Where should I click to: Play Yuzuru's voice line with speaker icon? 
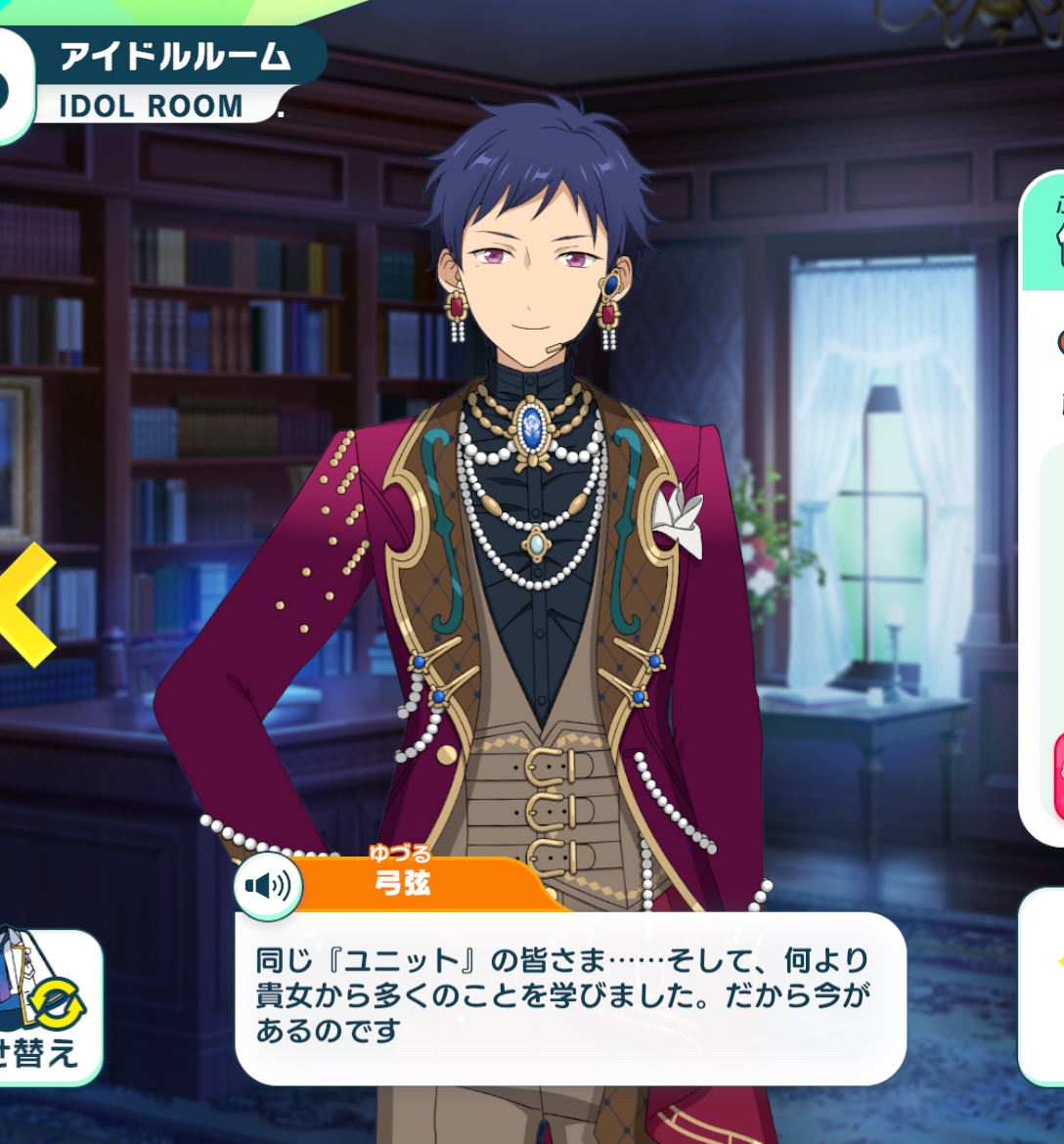(x=268, y=886)
